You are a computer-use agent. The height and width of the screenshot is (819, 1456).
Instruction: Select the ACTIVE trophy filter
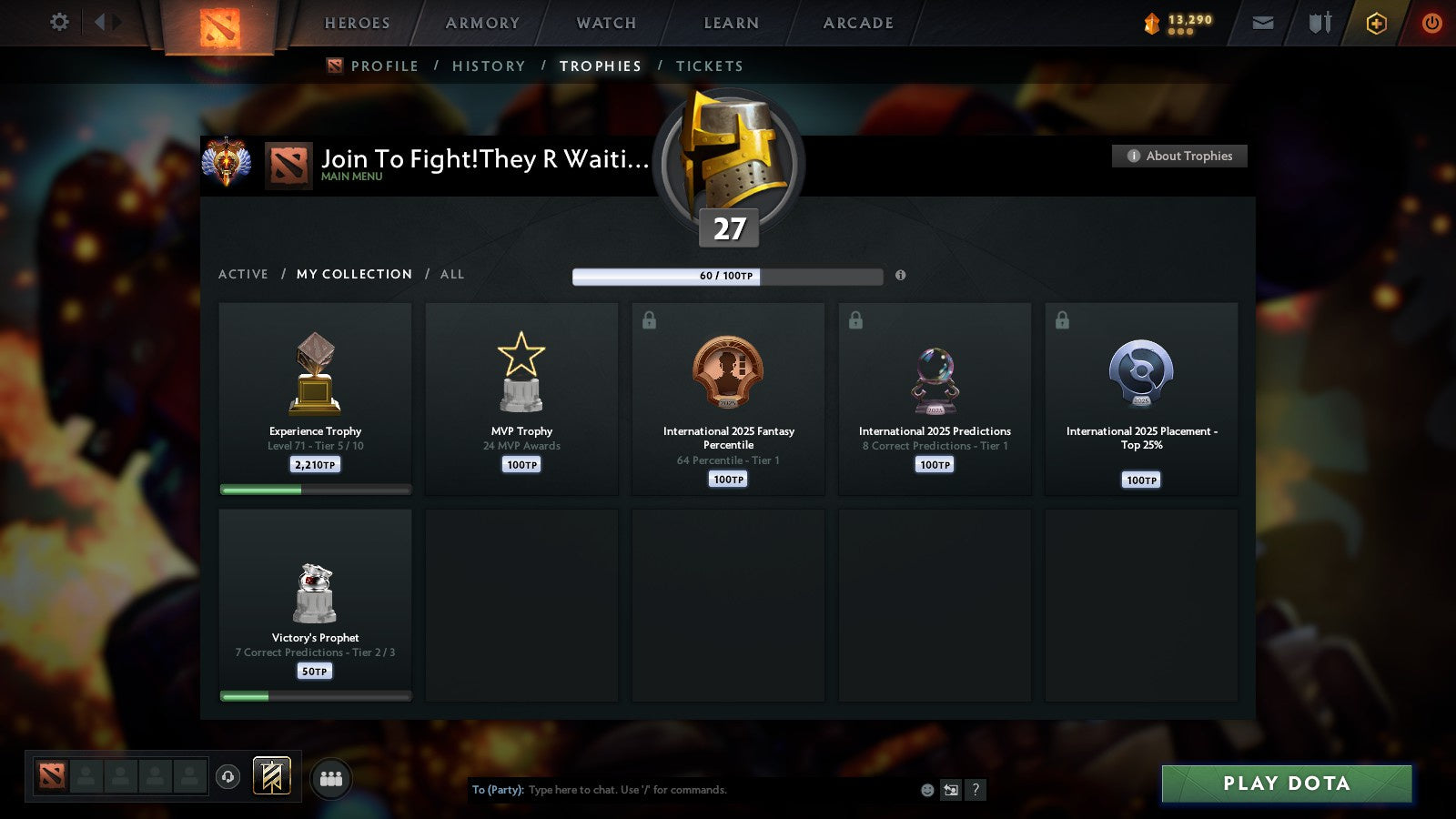244,274
